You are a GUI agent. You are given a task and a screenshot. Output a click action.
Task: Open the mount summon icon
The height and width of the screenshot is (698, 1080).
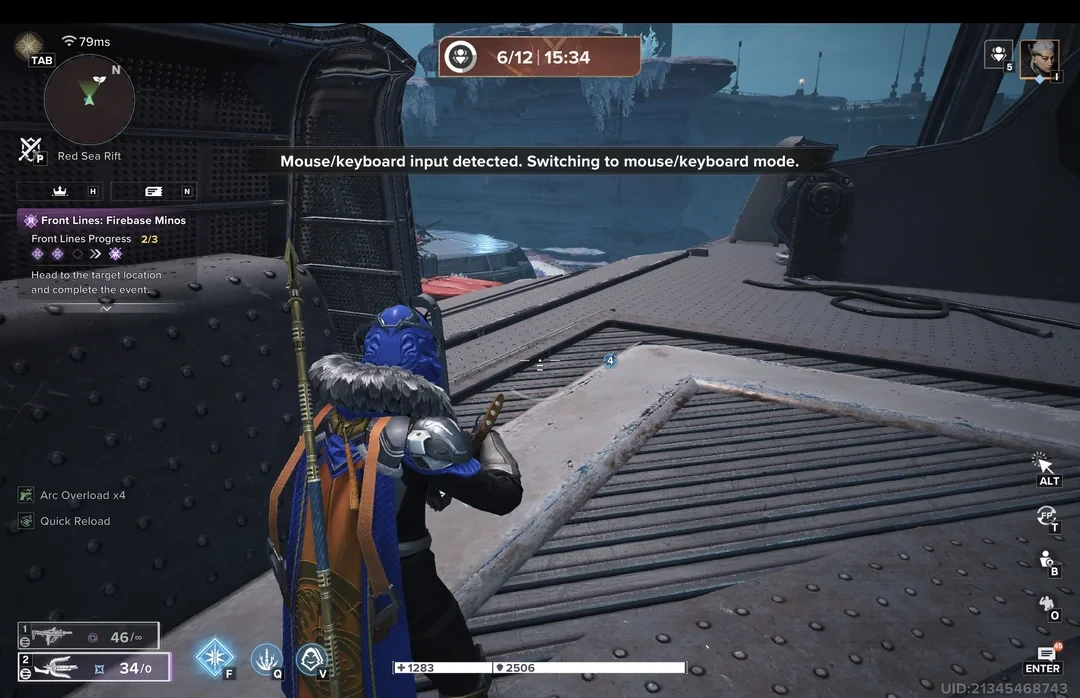coord(1048,603)
